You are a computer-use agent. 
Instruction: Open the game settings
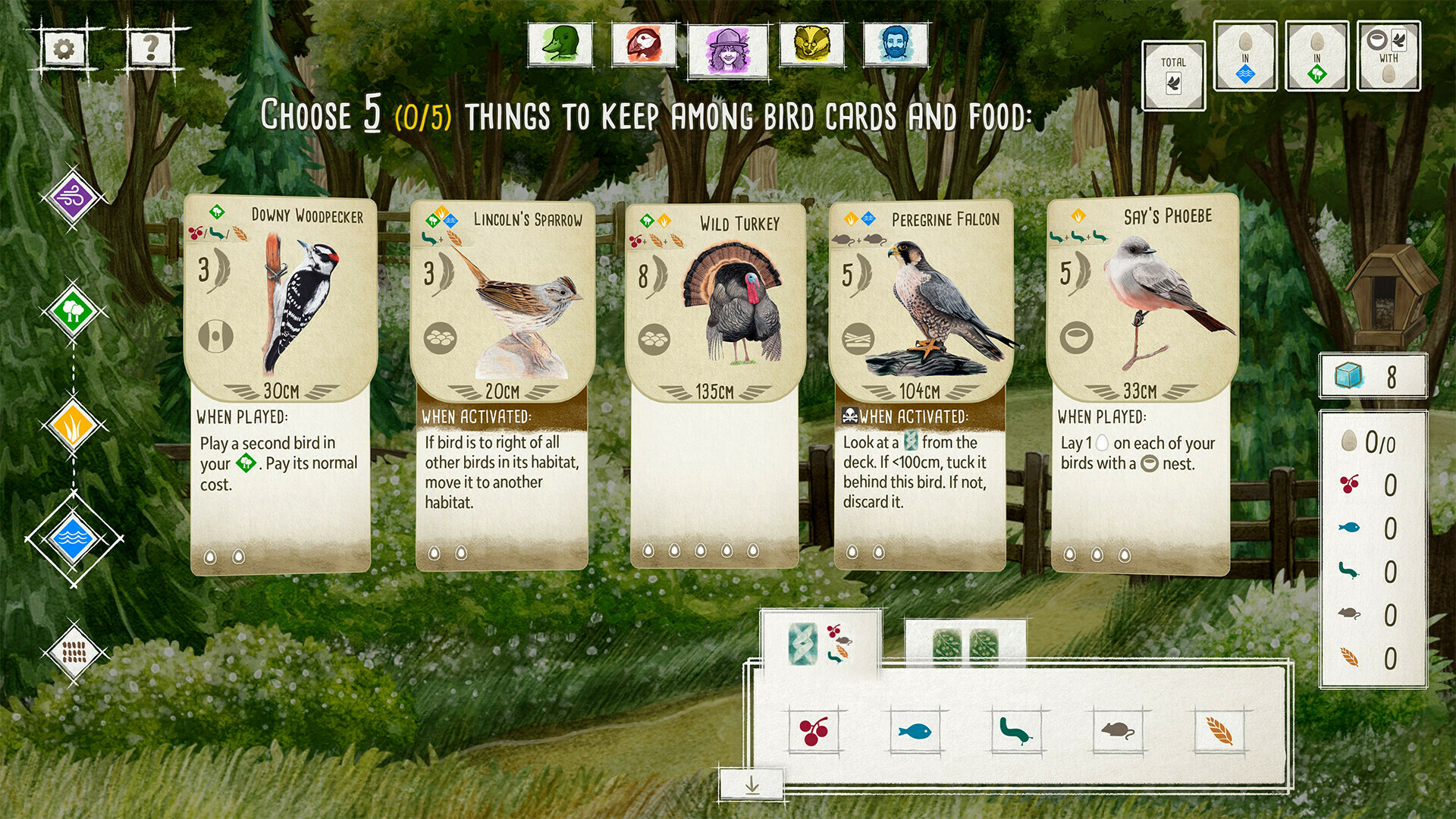coord(64,49)
